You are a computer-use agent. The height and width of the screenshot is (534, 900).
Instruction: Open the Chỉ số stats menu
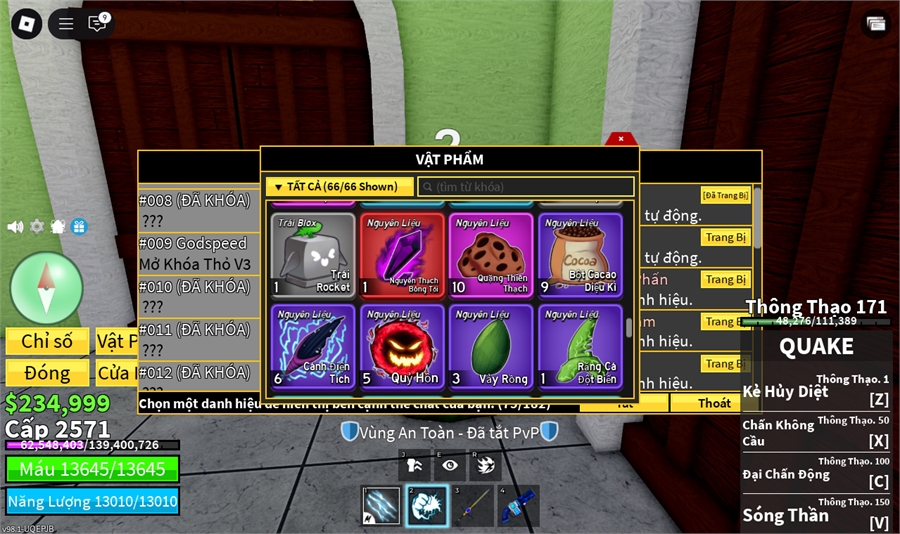pos(47,341)
